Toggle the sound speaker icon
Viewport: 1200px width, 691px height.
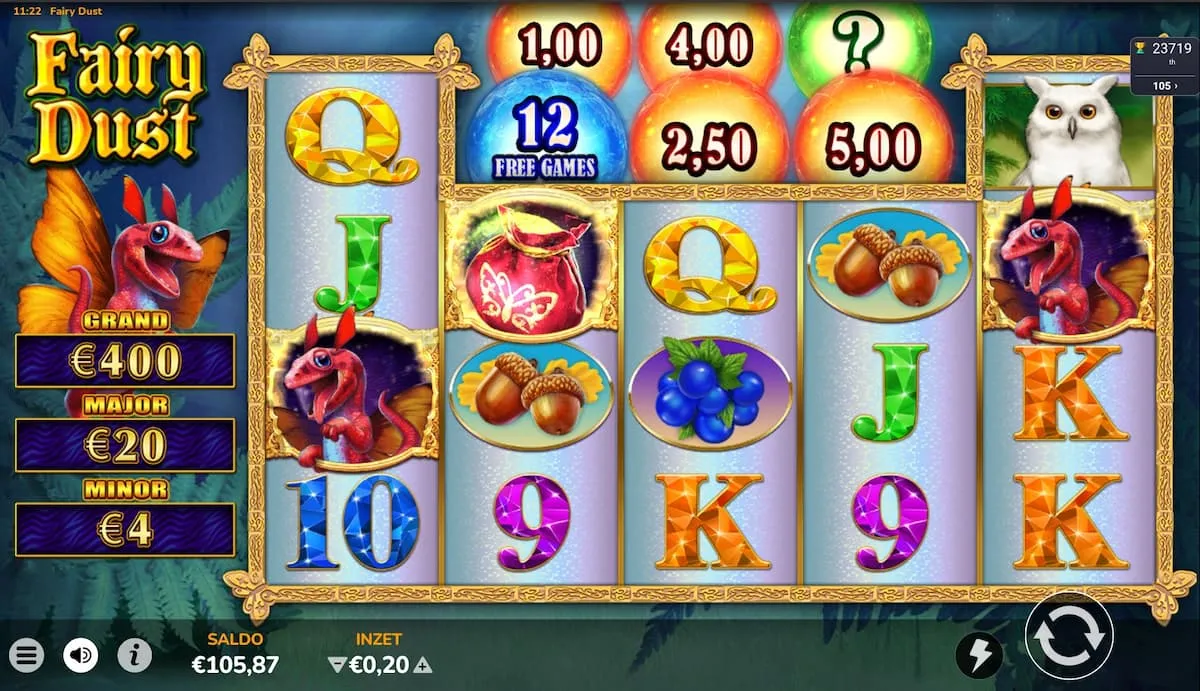pyautogui.click(x=81, y=656)
